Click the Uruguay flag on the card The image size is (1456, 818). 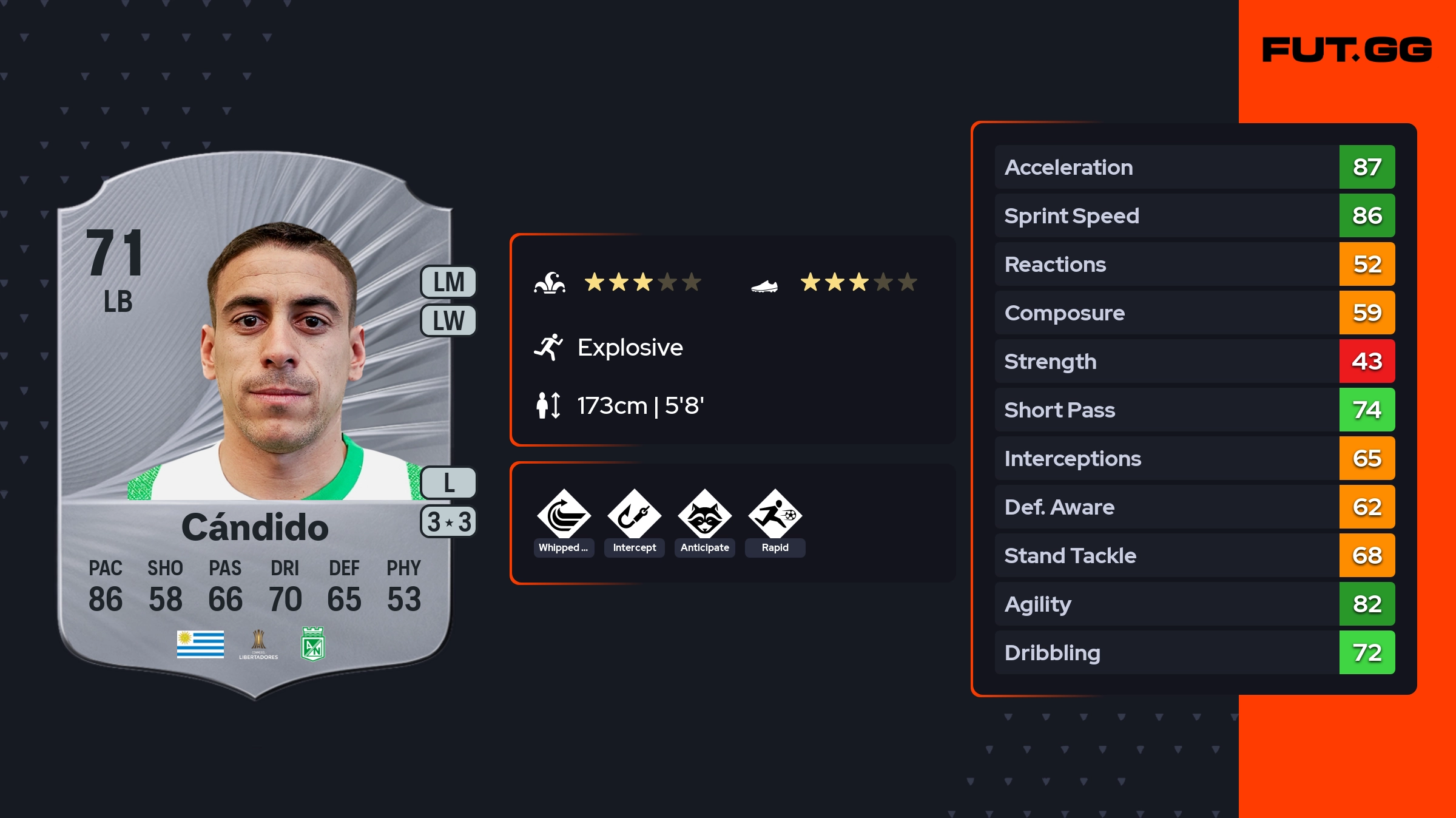200,644
